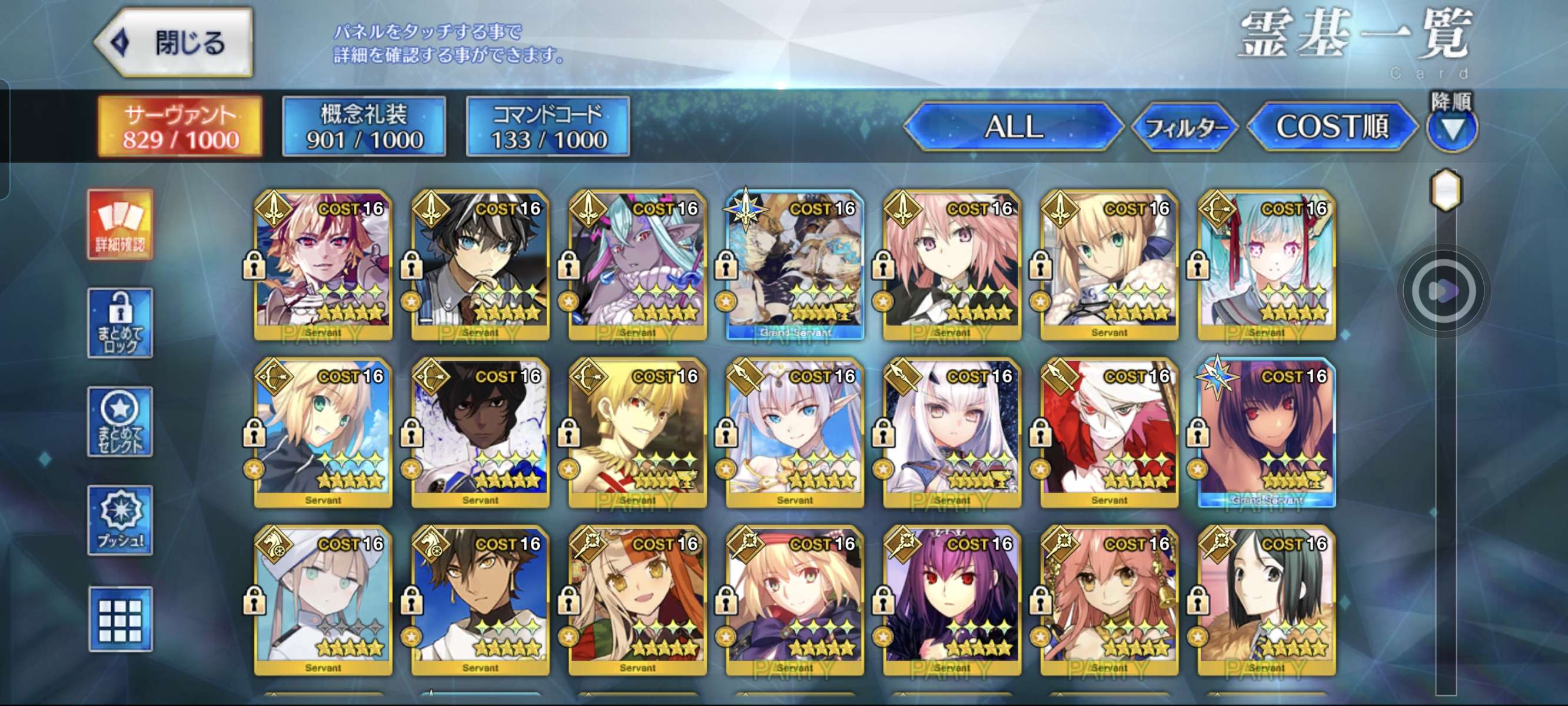Change sorting via the COST順 button
This screenshot has width=1568, height=706.
[x=1332, y=126]
